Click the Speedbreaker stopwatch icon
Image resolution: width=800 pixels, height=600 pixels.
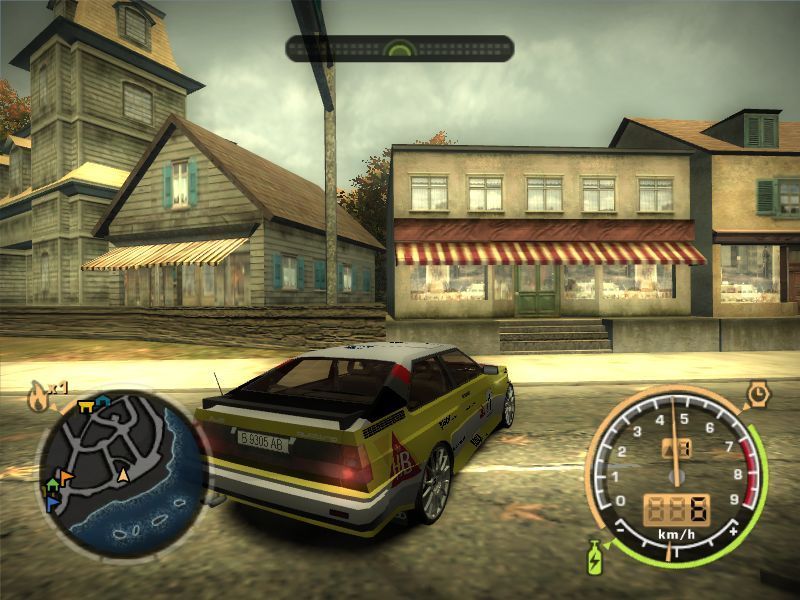click(758, 391)
